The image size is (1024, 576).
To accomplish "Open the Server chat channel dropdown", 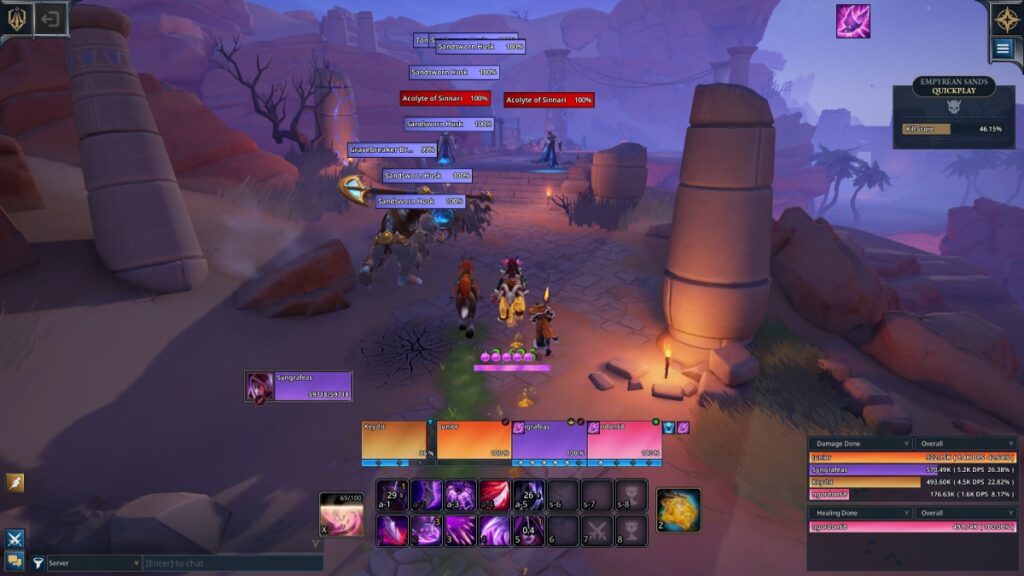I will (x=94, y=564).
